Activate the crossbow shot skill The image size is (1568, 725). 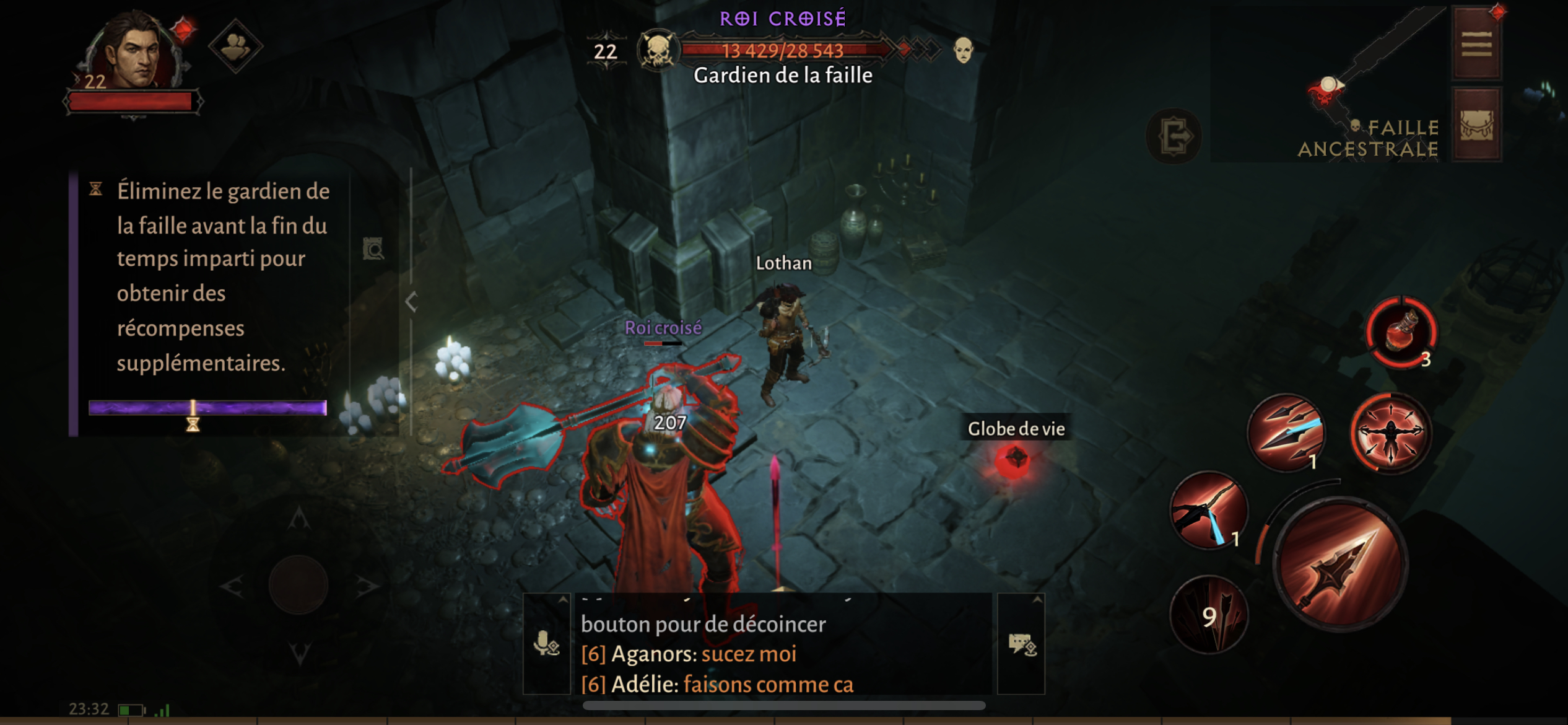pos(1208,511)
